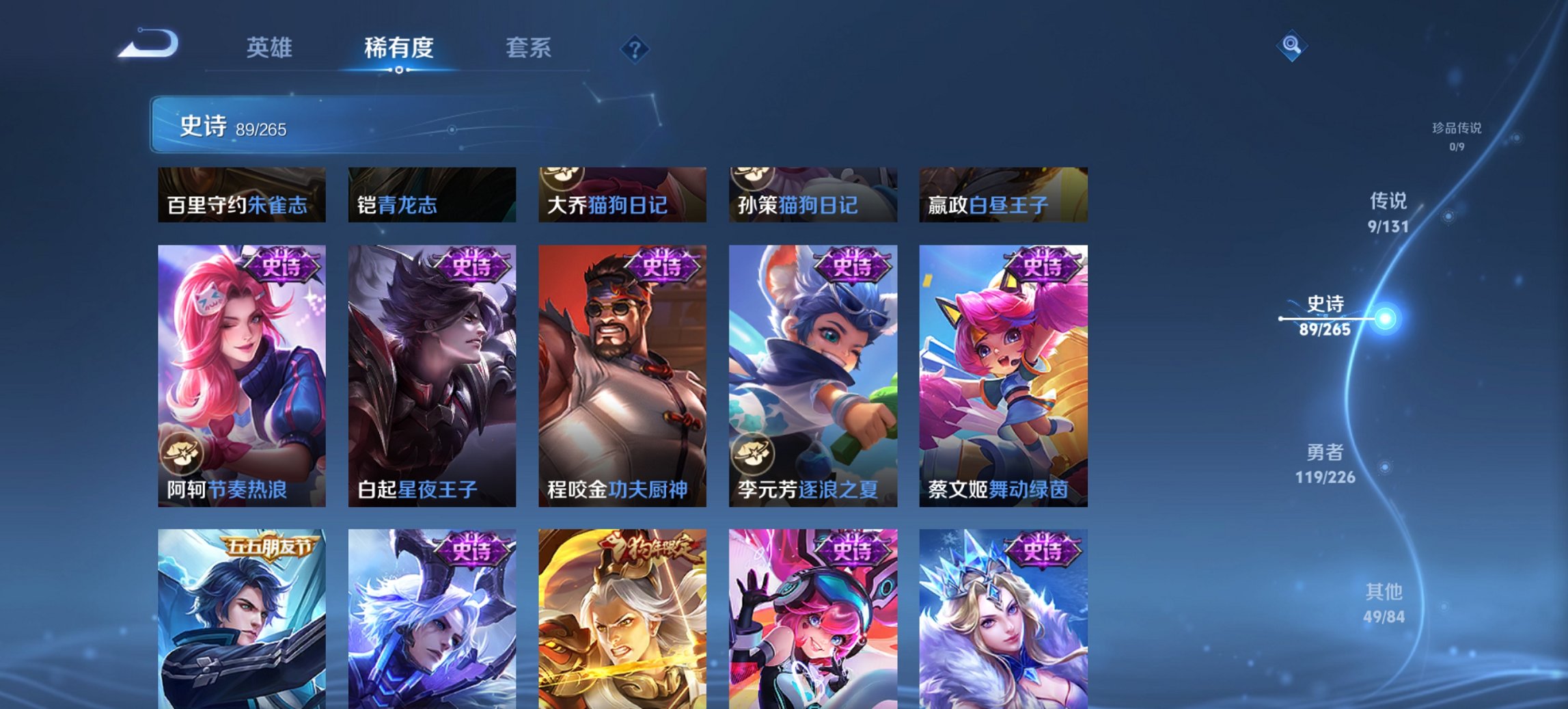Open the help question mark icon
Image resolution: width=1568 pixels, height=709 pixels.
tap(634, 50)
